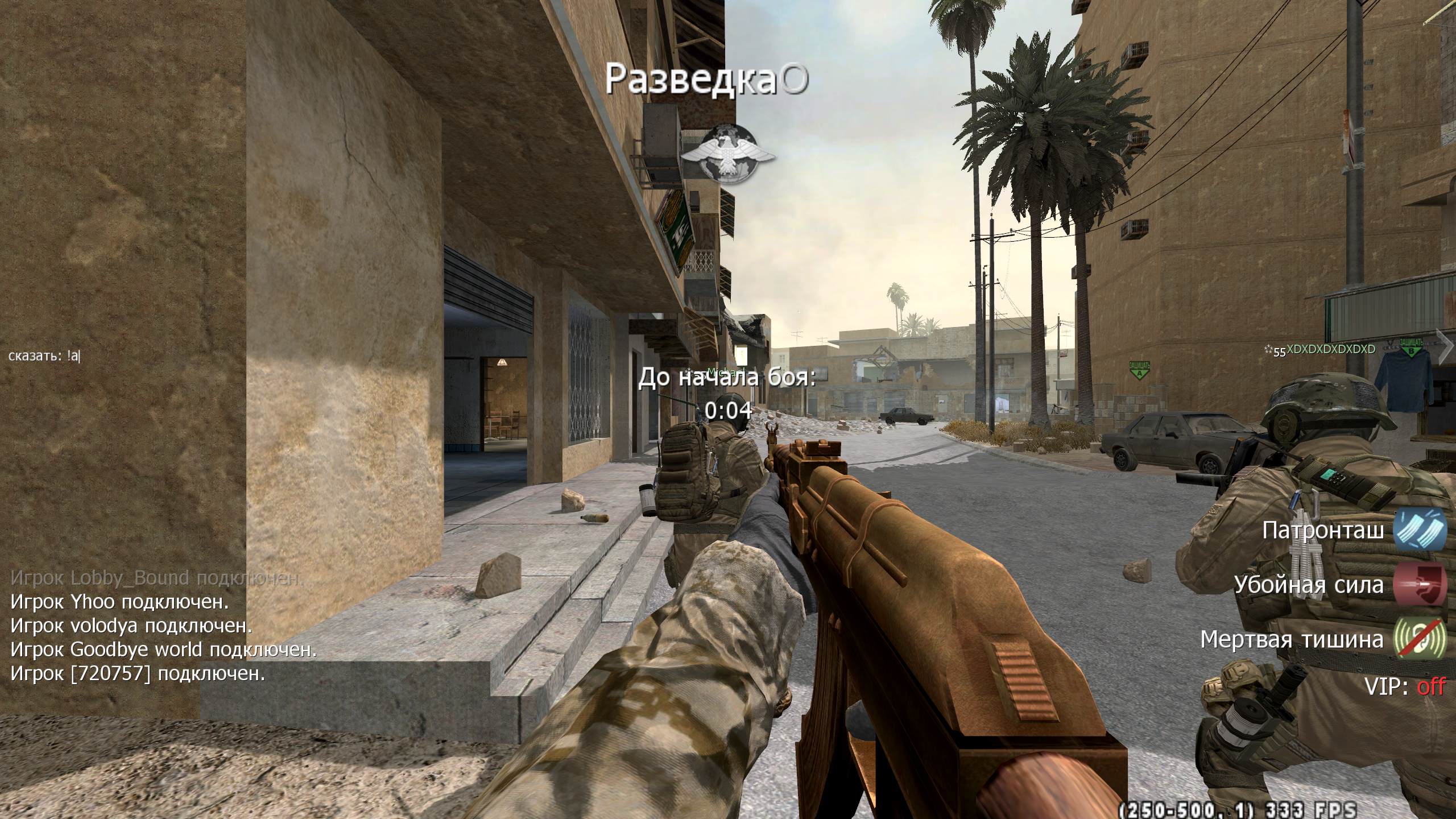
Task: Click the Defend B objective marker
Action: 1410,348
